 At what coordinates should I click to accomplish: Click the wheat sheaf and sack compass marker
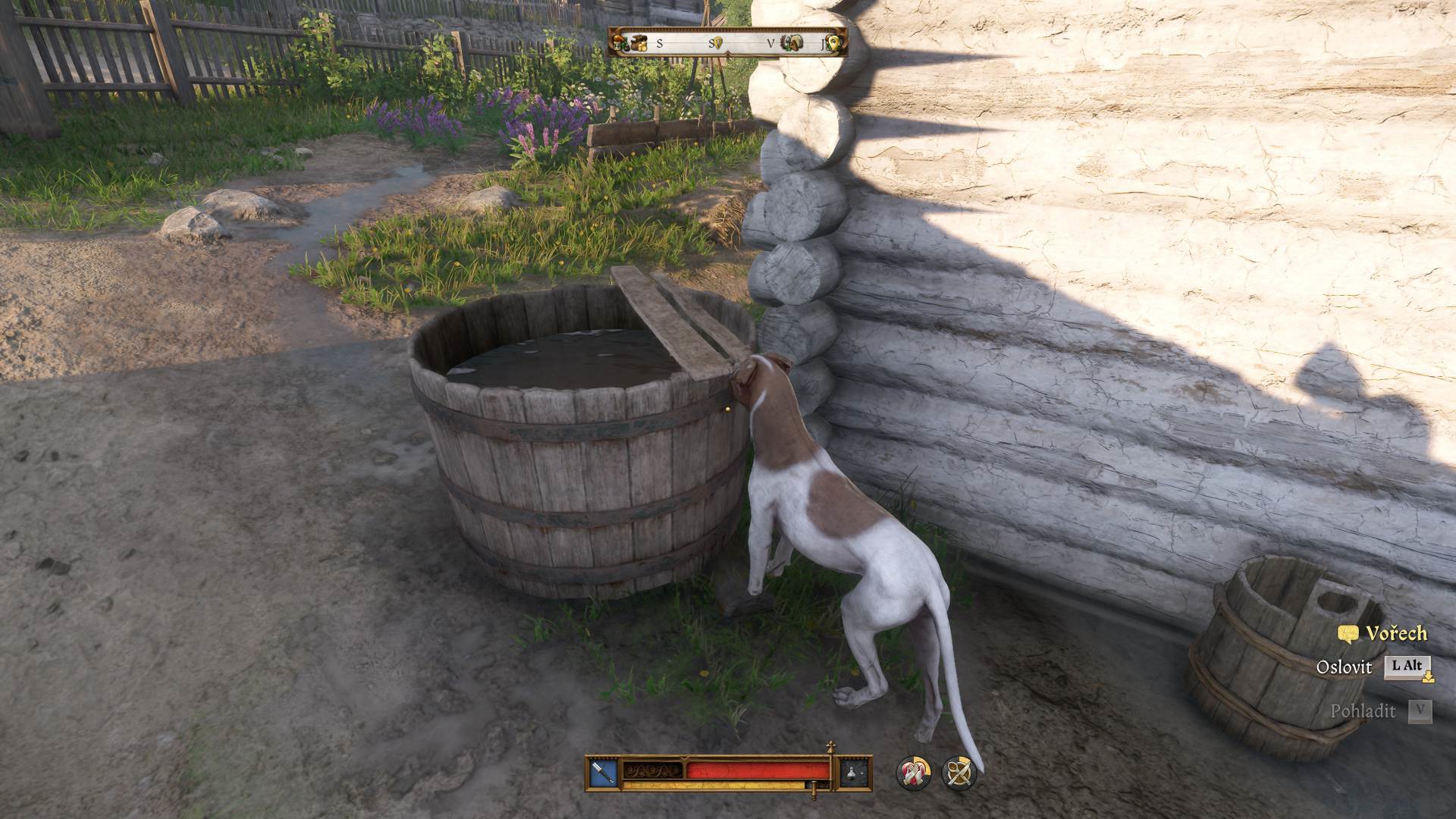click(792, 43)
